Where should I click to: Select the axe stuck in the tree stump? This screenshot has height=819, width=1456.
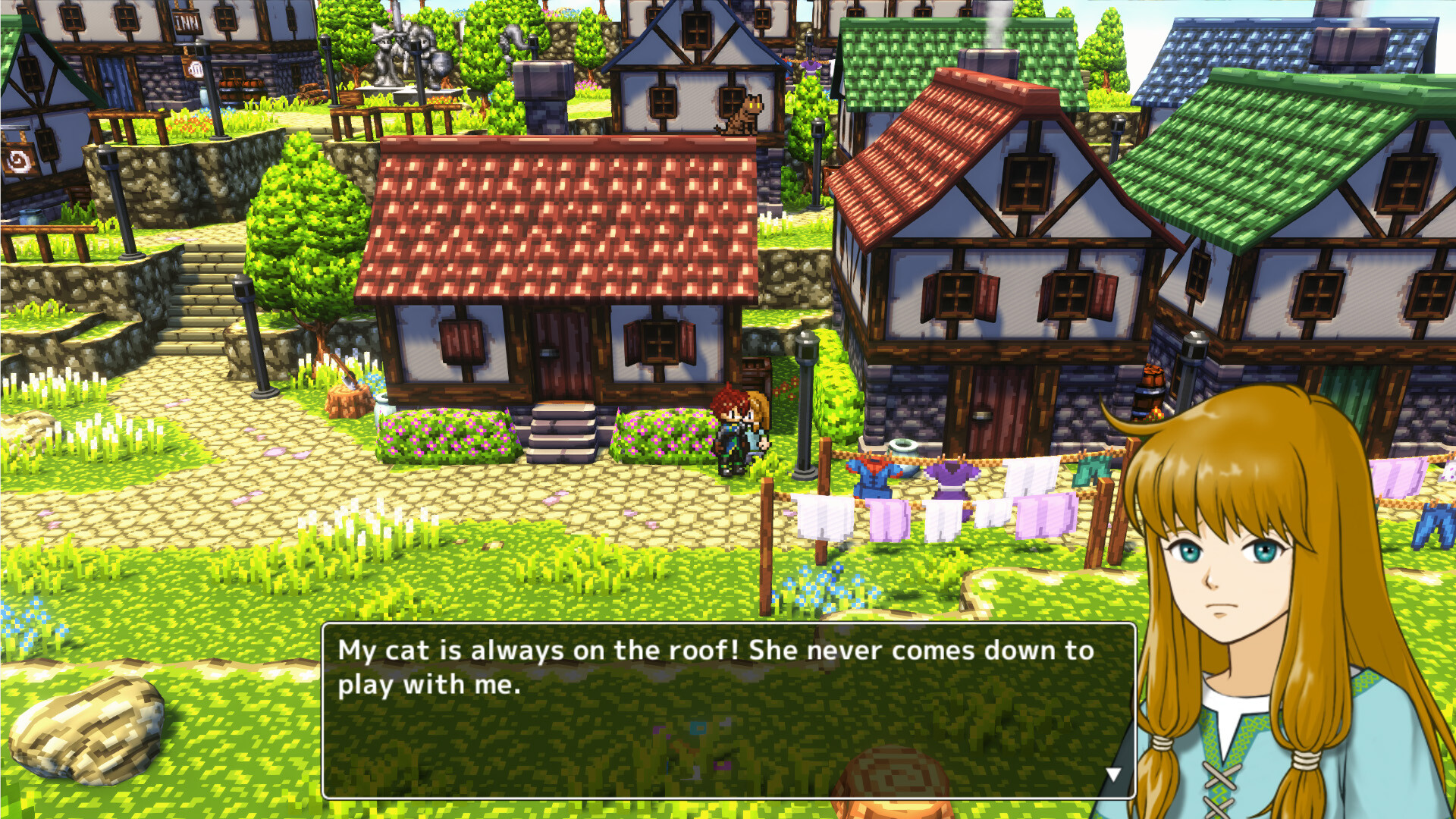(x=349, y=381)
